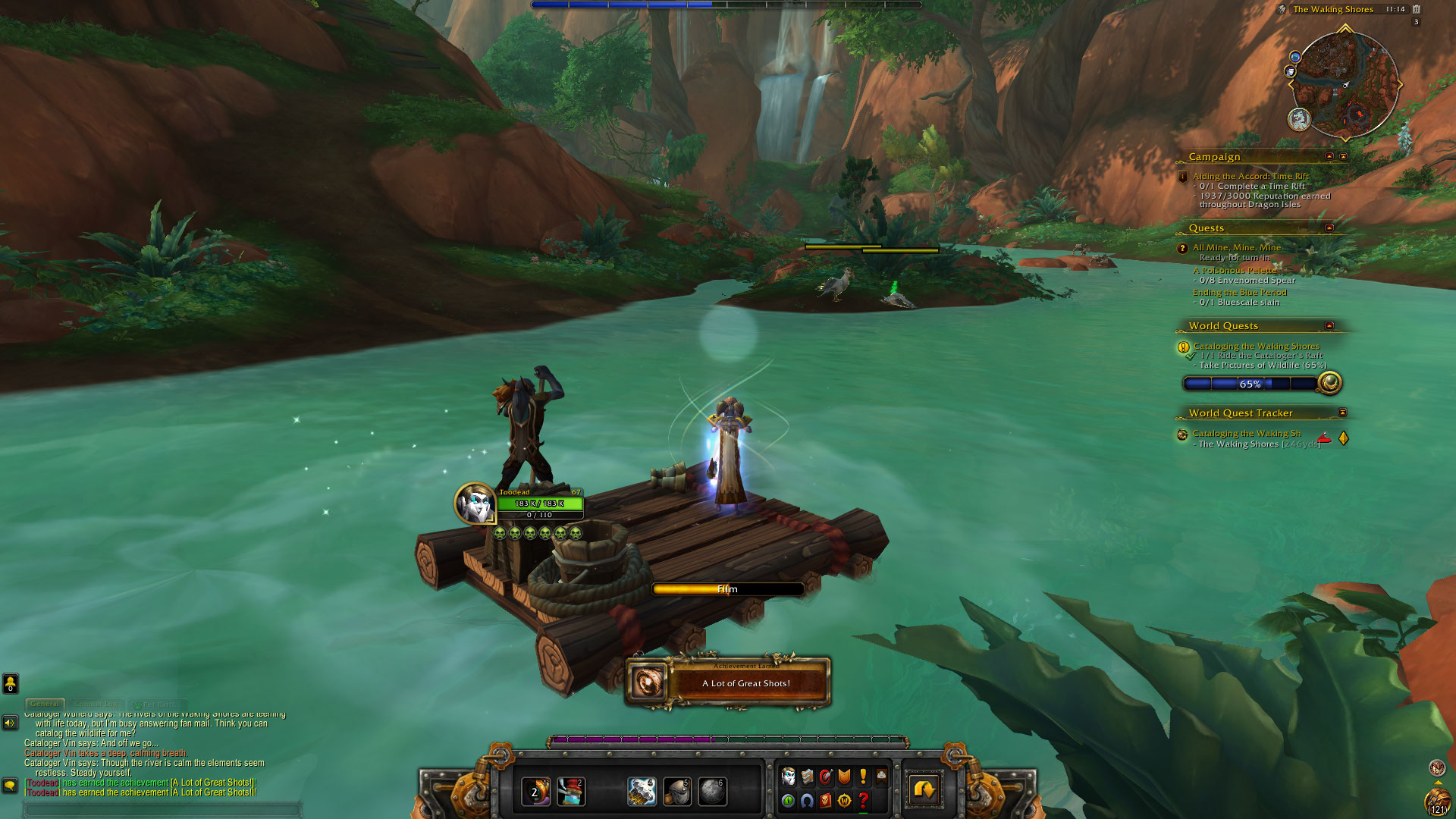Screen dimensions: 1456x819
Task: Open the chat menu speech bubble button
Action: [x=10, y=785]
